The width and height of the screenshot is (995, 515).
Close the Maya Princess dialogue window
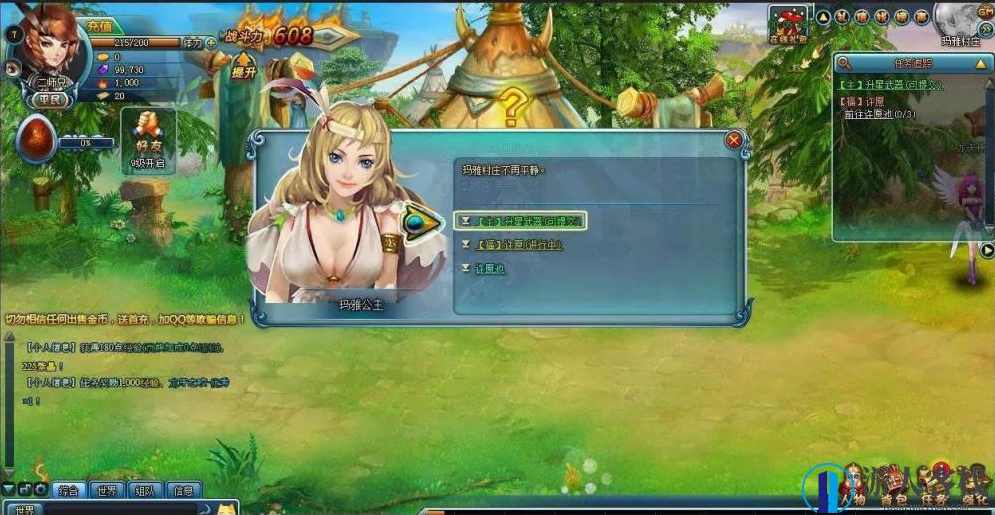[x=734, y=141]
